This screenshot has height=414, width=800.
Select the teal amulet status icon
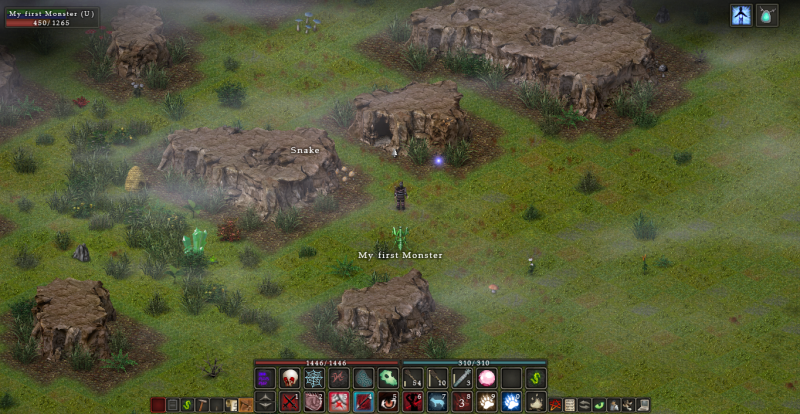tap(767, 15)
